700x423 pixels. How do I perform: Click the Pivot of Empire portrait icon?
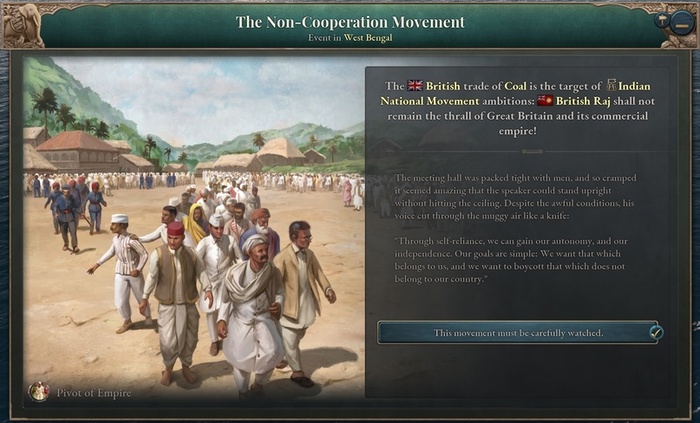tap(39, 391)
